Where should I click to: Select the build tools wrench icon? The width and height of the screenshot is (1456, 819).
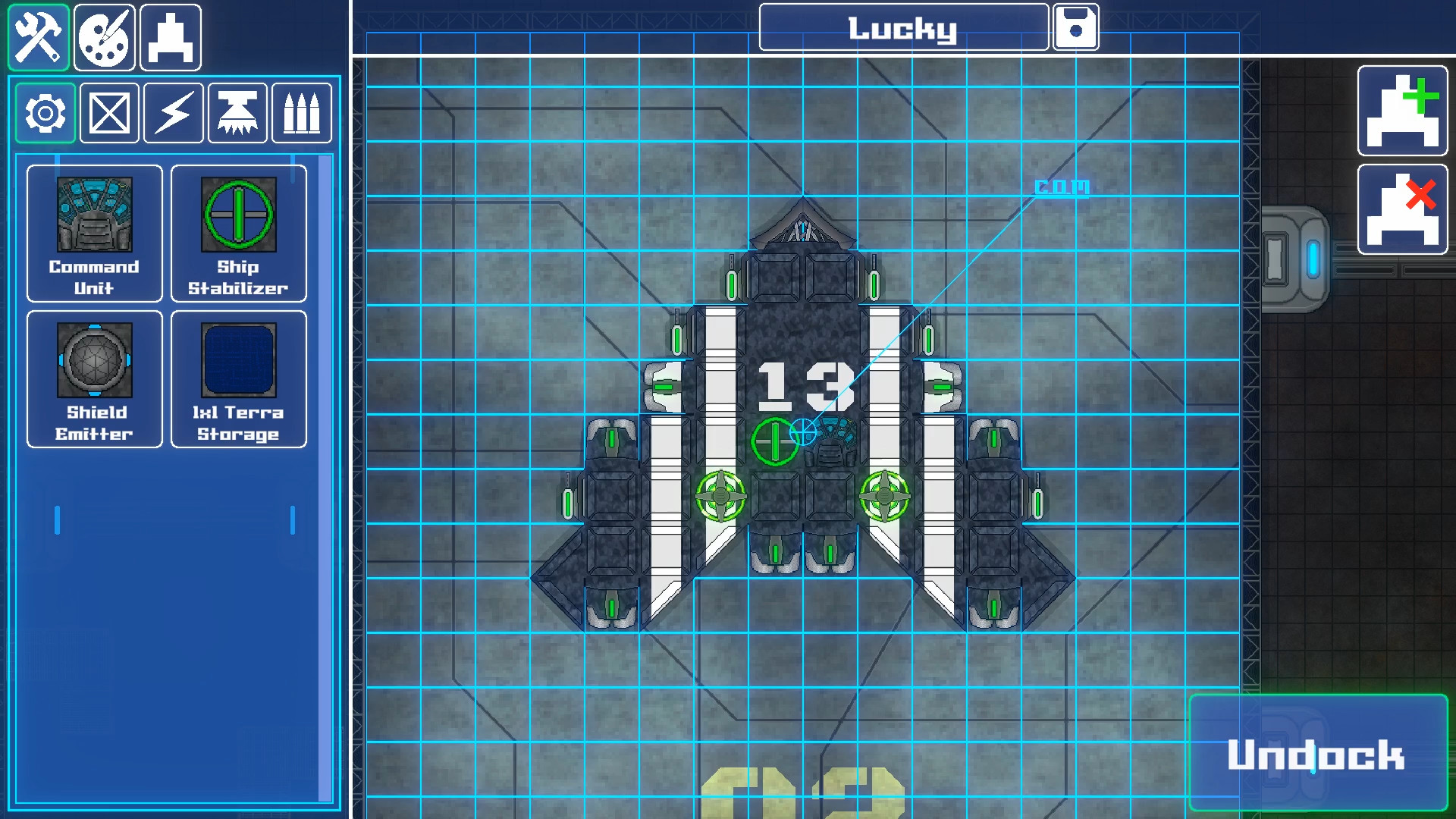[38, 36]
